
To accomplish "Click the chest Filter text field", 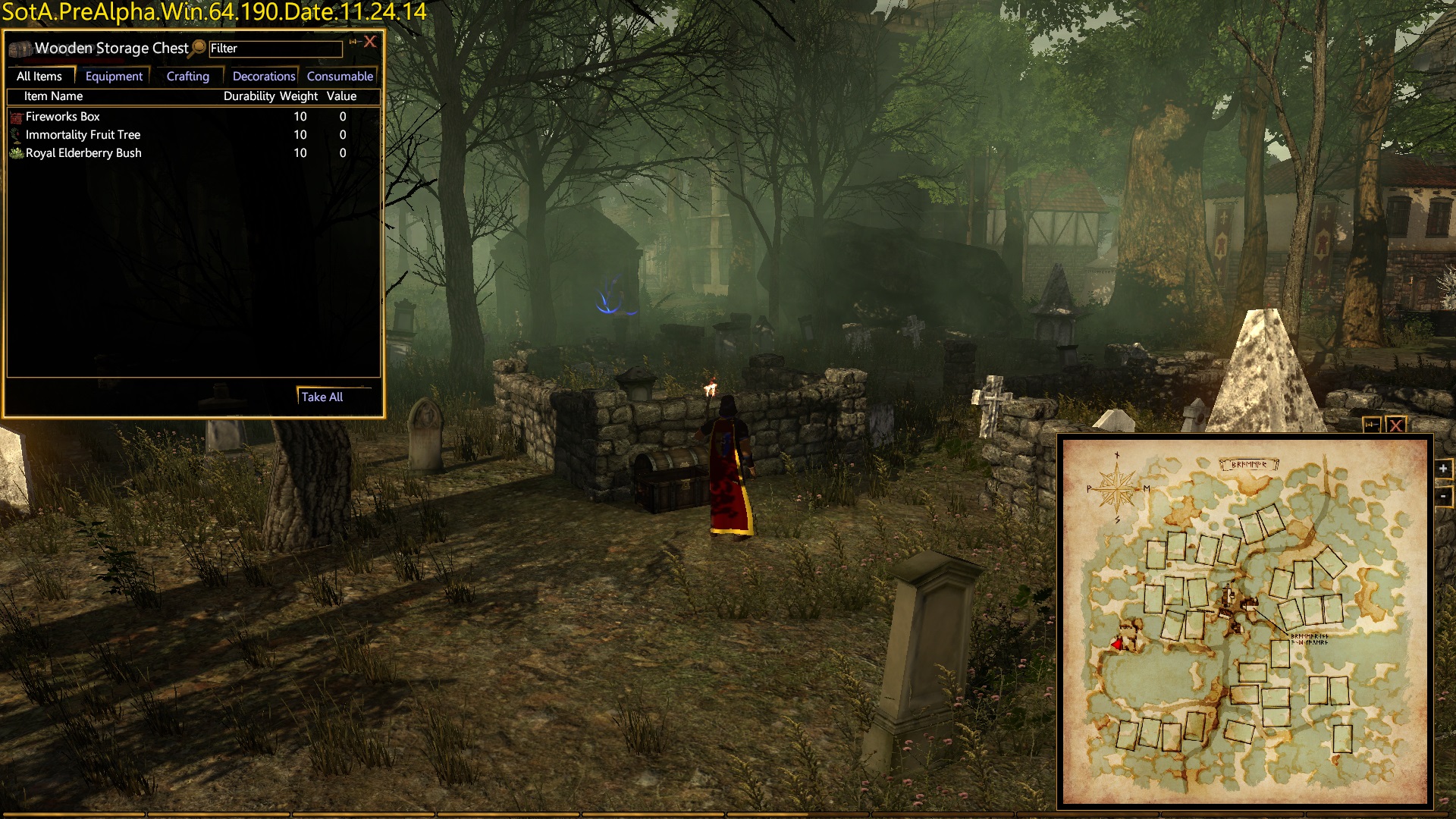I will pyautogui.click(x=275, y=49).
